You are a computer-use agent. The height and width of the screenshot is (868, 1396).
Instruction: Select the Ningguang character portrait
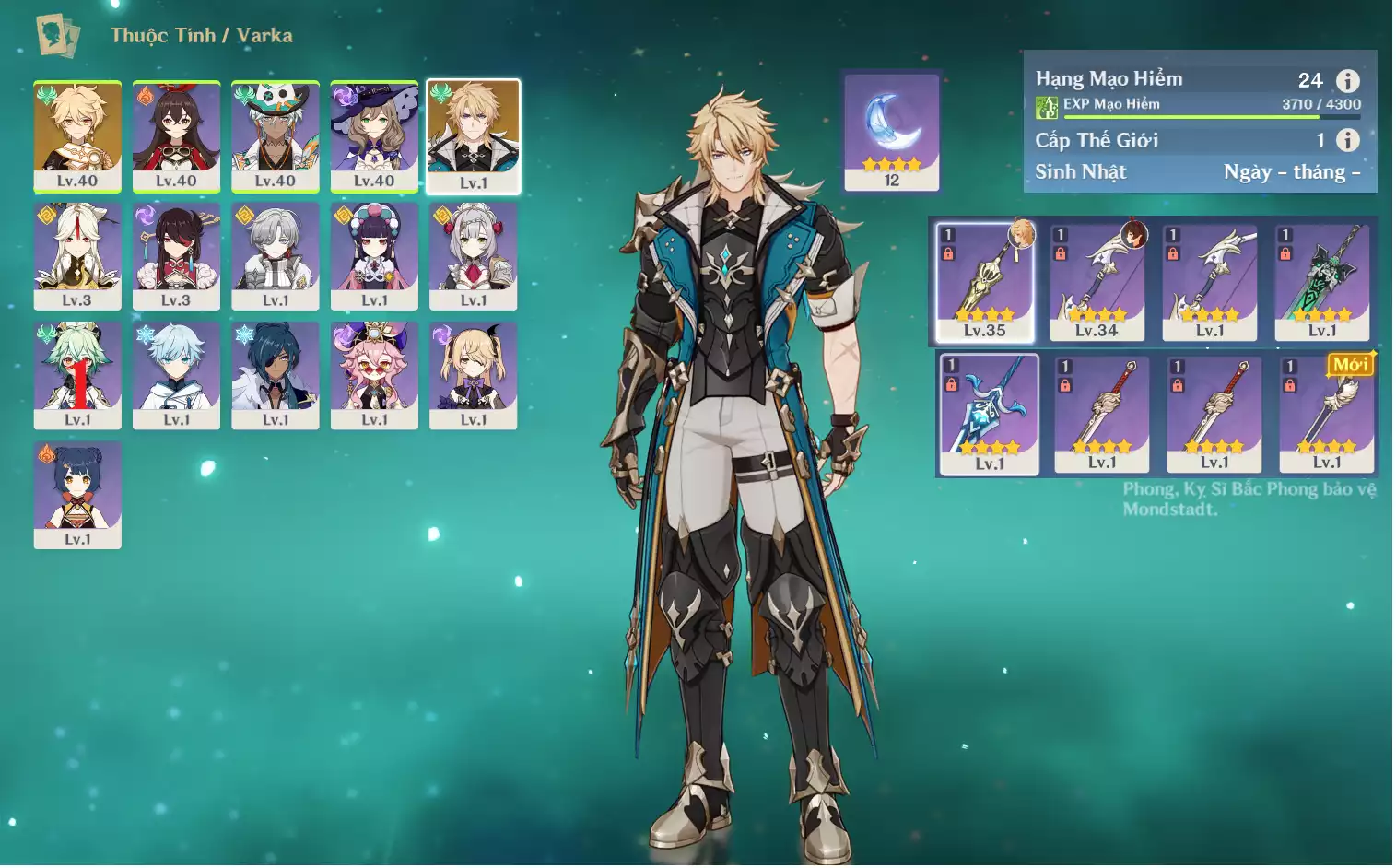[77, 255]
